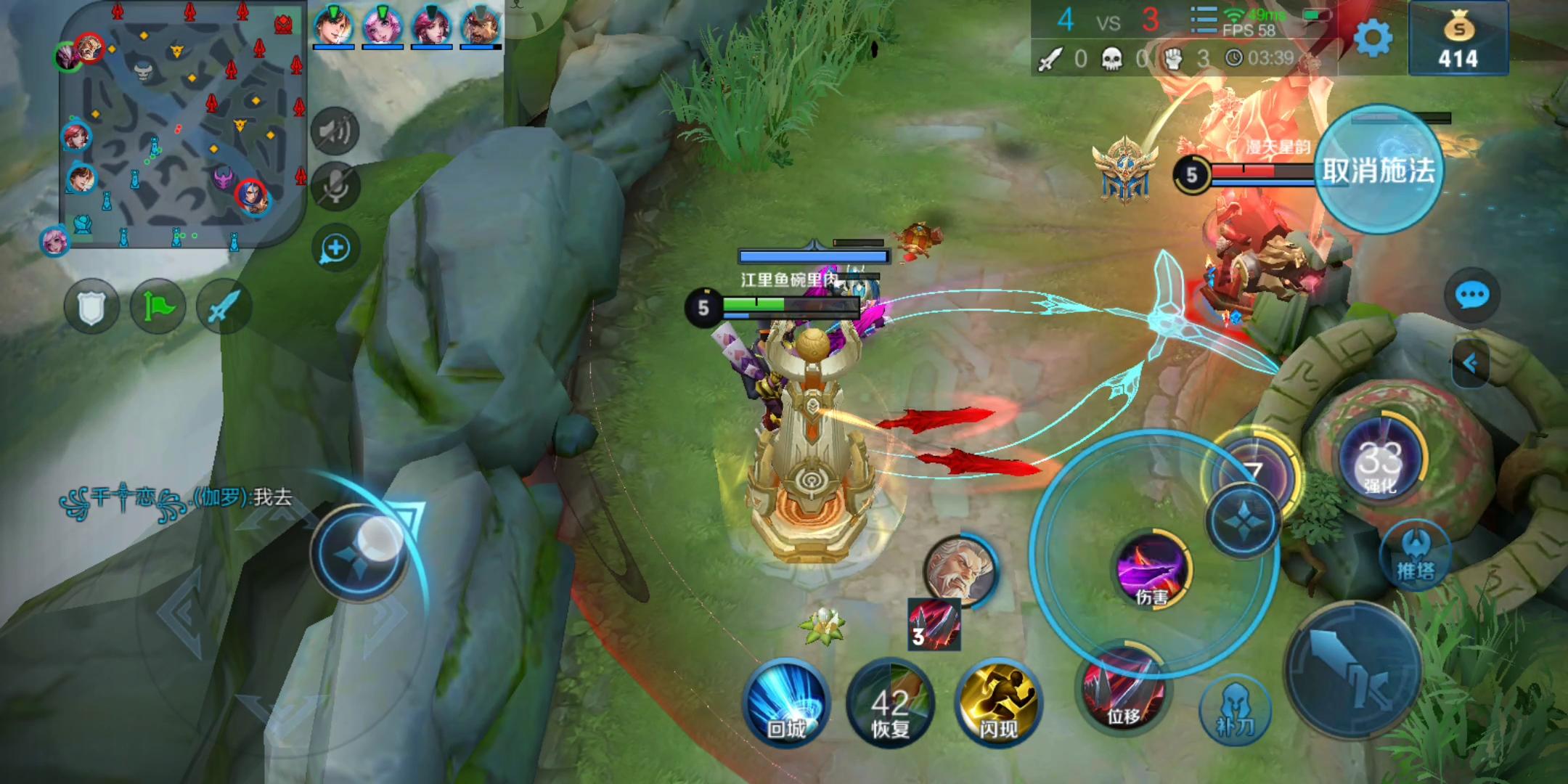Cast the 伤害 damage skill
Viewport: 1568px width, 784px height.
1152,570
